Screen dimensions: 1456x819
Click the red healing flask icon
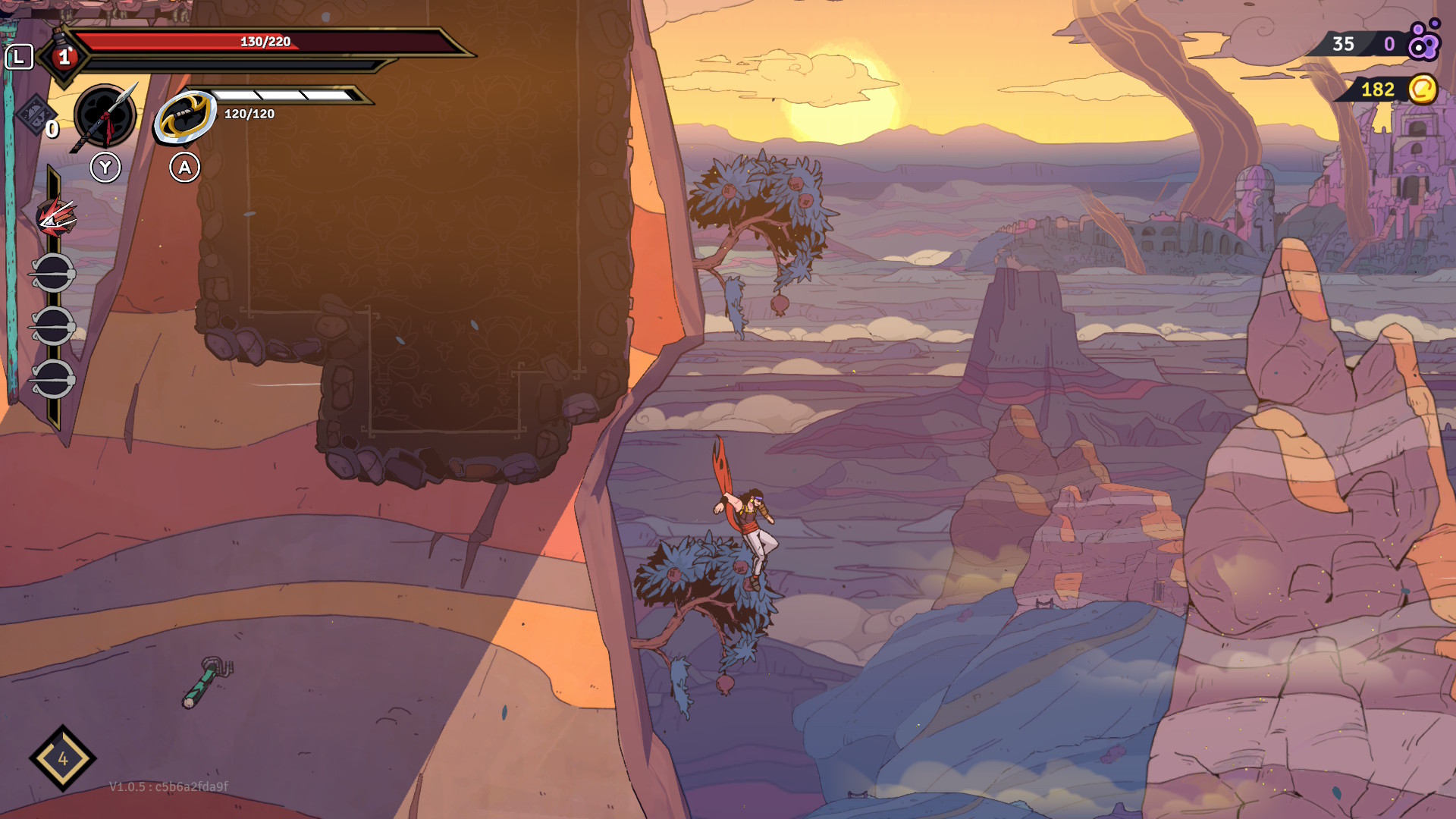coord(64,56)
